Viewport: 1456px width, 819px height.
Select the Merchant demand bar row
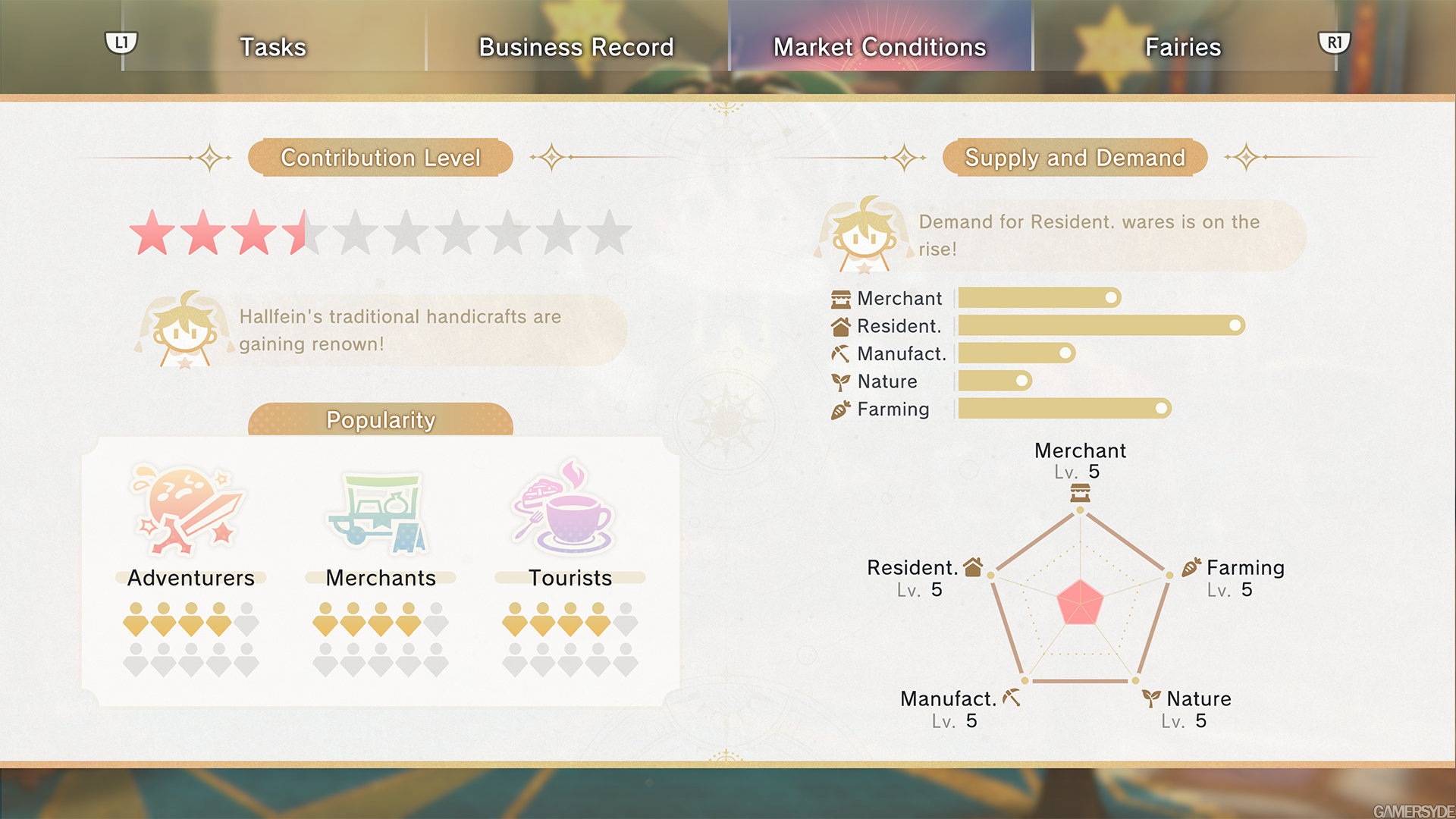coord(1039,298)
